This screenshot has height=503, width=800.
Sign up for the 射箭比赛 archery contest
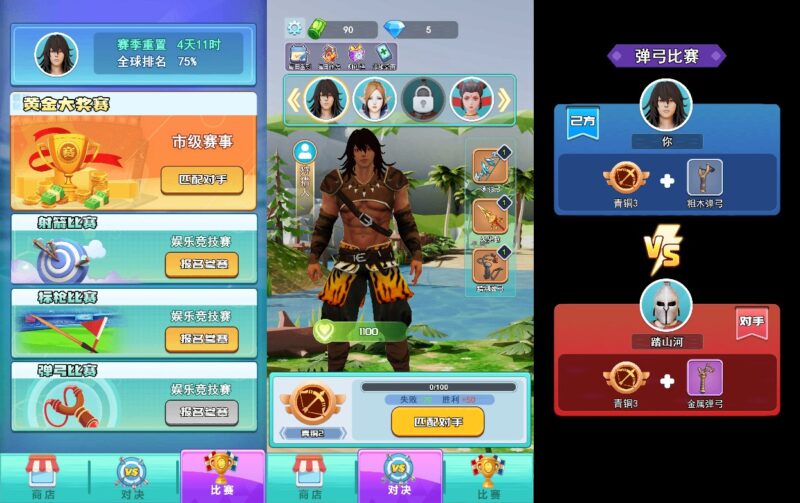[x=201, y=264]
